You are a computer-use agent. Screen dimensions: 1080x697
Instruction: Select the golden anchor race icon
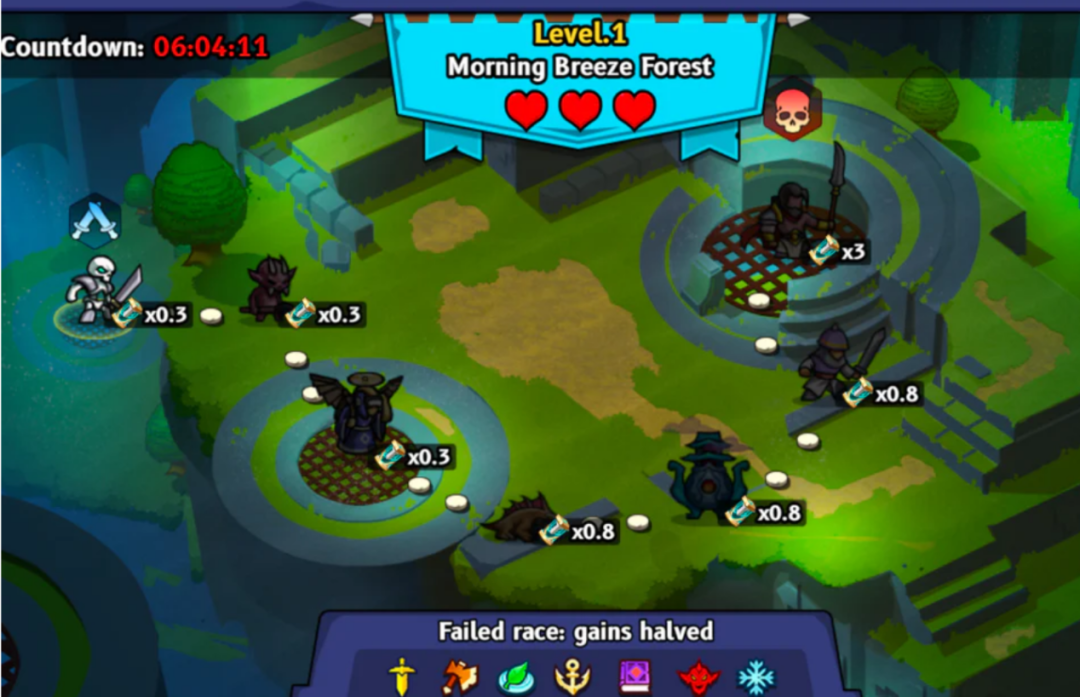[x=573, y=677]
